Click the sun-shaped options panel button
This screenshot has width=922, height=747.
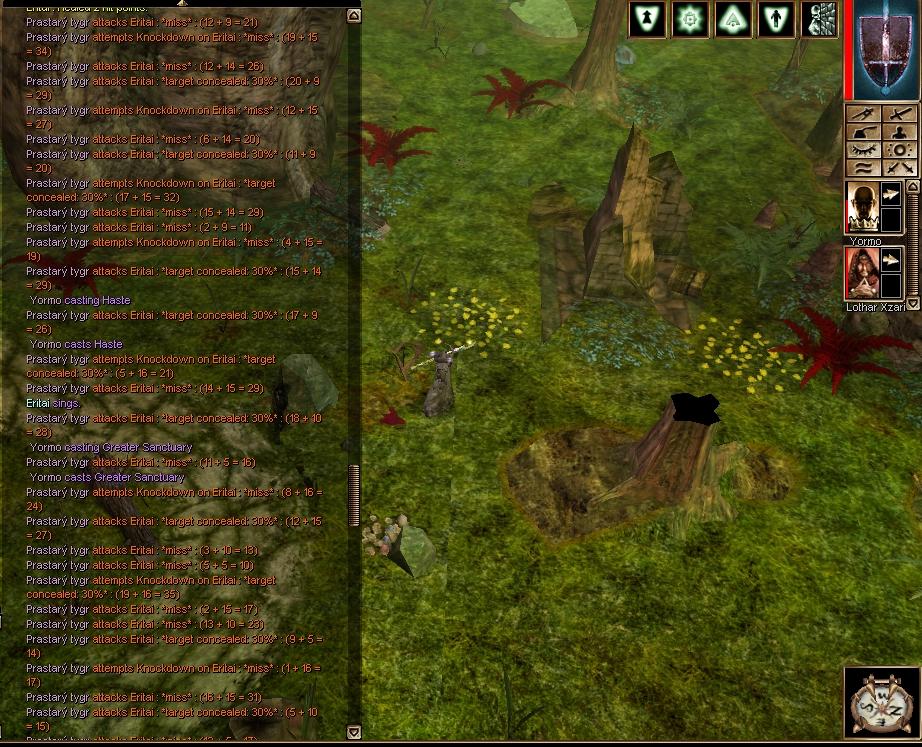click(900, 150)
